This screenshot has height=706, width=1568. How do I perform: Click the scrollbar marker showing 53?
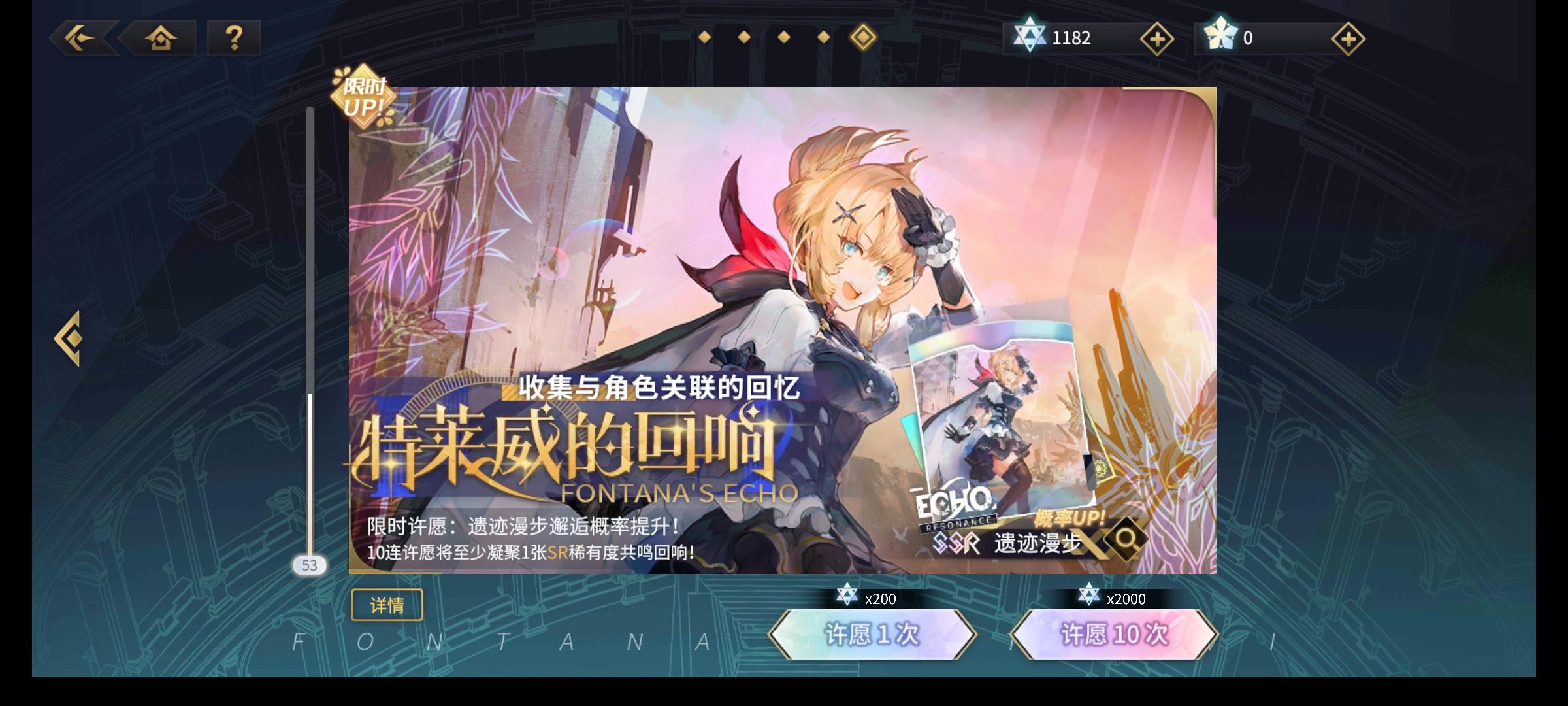pos(309,565)
